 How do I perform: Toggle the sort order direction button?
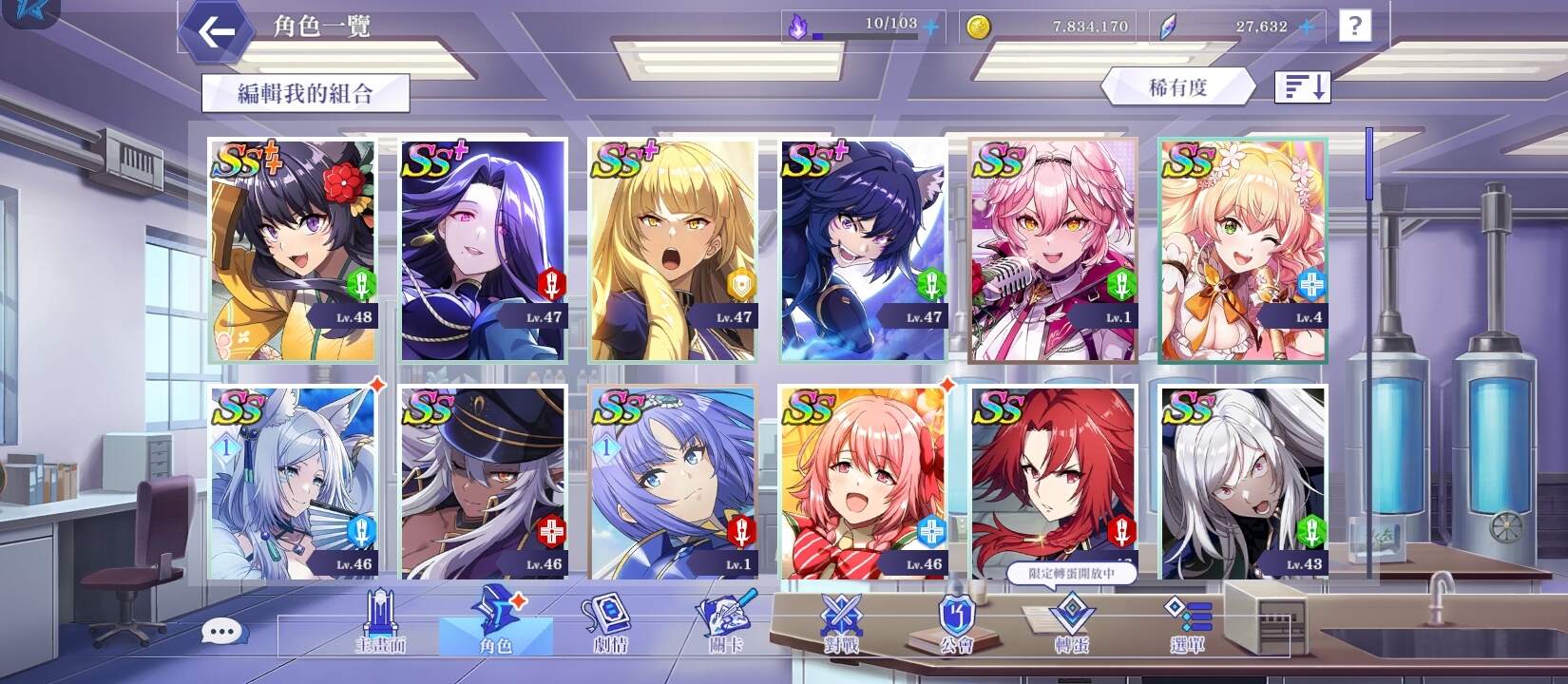coord(1302,85)
